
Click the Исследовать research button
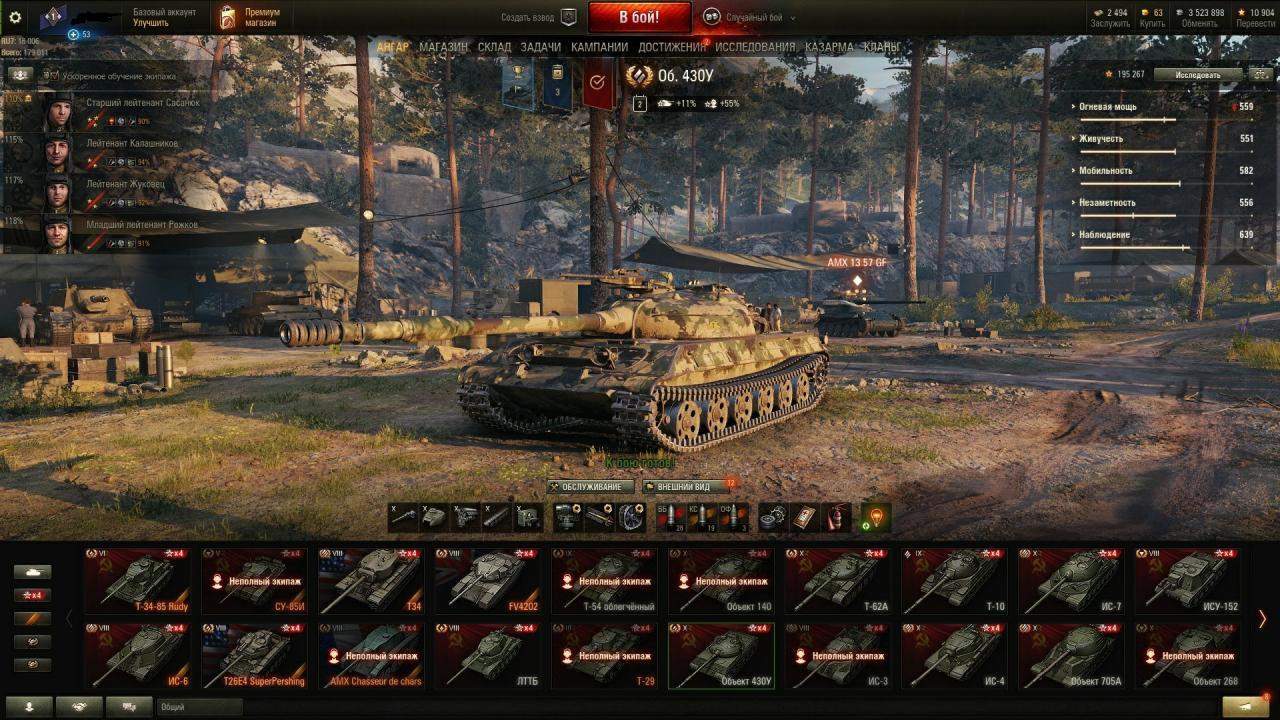click(x=1197, y=74)
